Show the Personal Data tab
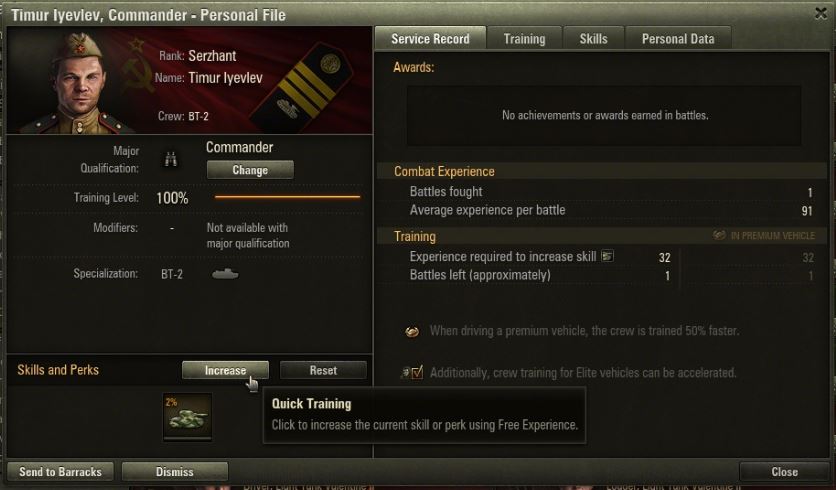The image size is (836, 490). (678, 39)
